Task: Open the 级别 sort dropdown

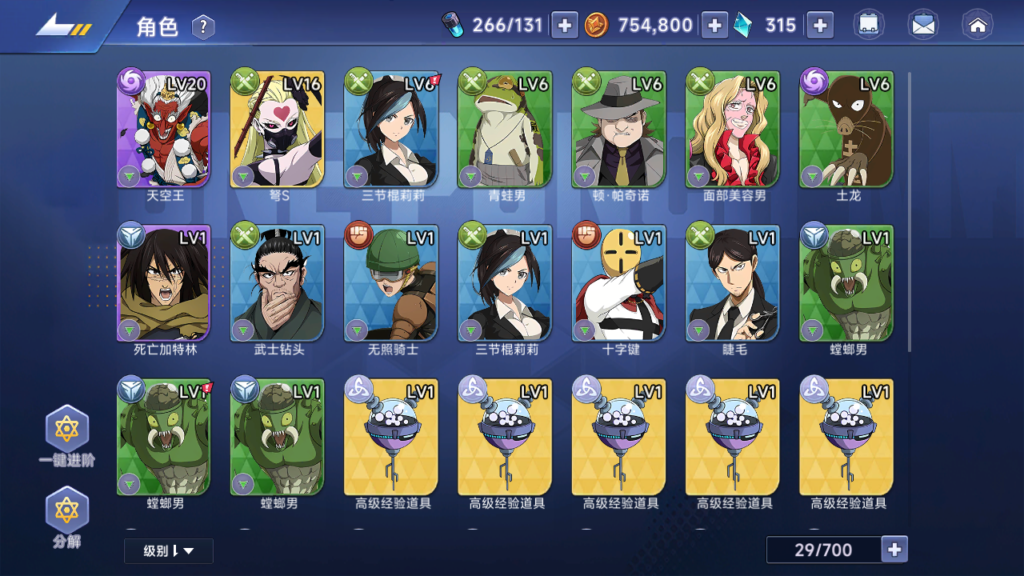Action: coord(168,550)
